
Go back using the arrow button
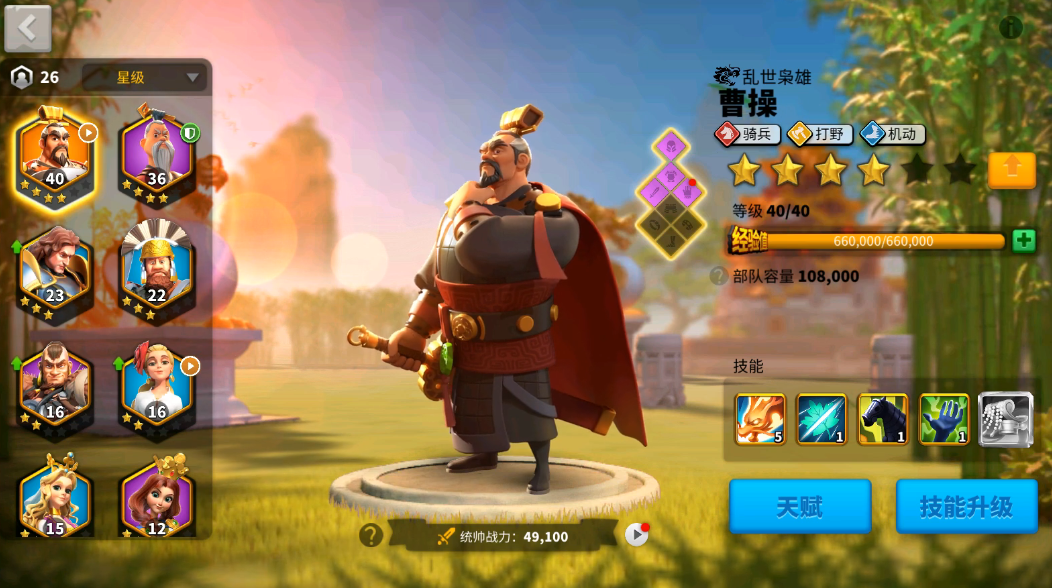tap(28, 28)
